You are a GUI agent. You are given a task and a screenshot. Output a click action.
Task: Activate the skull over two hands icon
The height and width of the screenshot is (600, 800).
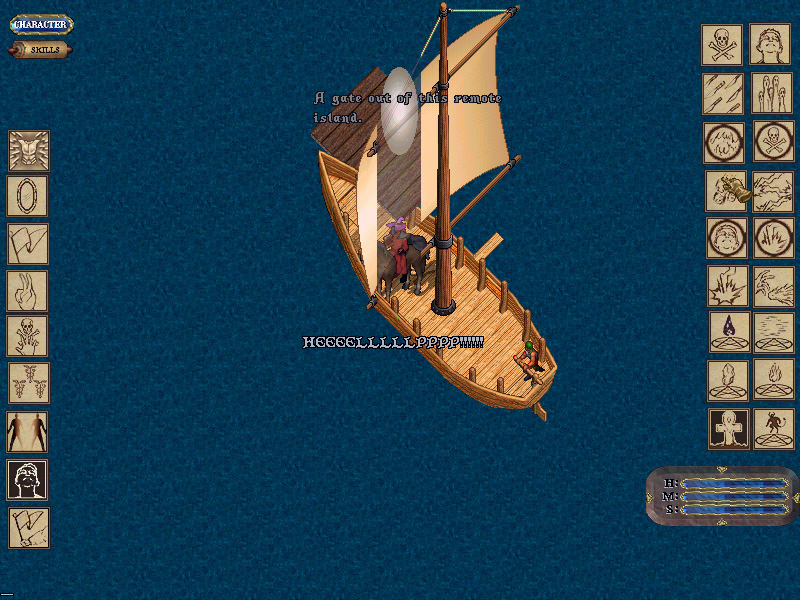tap(28, 337)
